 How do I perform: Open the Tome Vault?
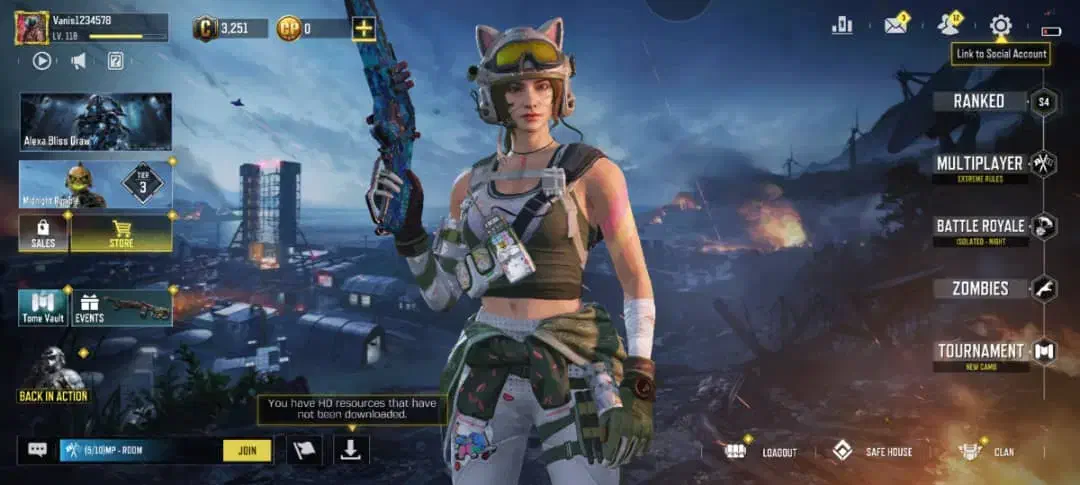[43, 308]
